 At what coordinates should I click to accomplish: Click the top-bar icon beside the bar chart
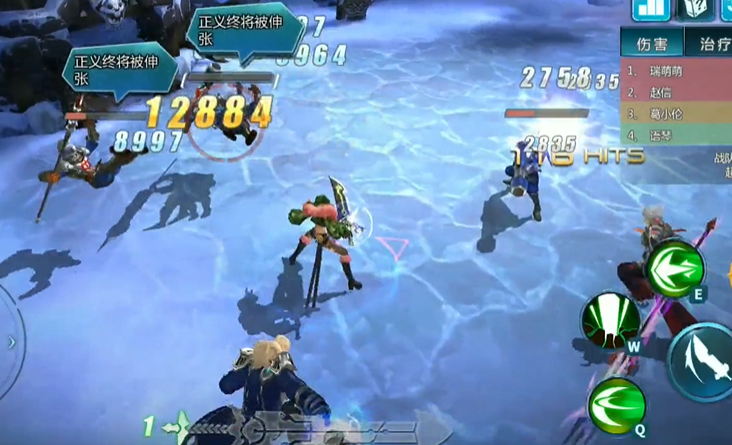(696, 8)
